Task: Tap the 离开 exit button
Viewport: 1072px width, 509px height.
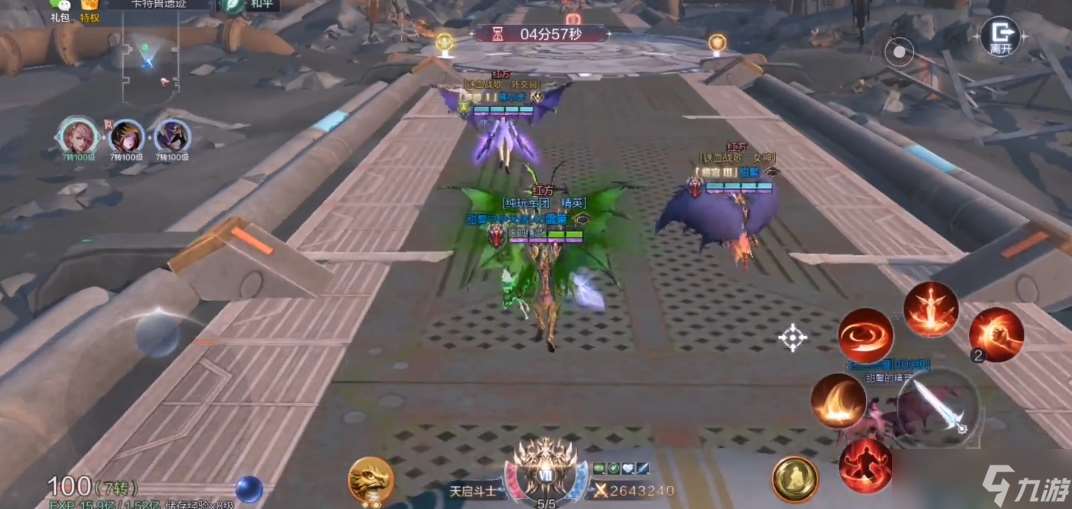Action: (998, 38)
